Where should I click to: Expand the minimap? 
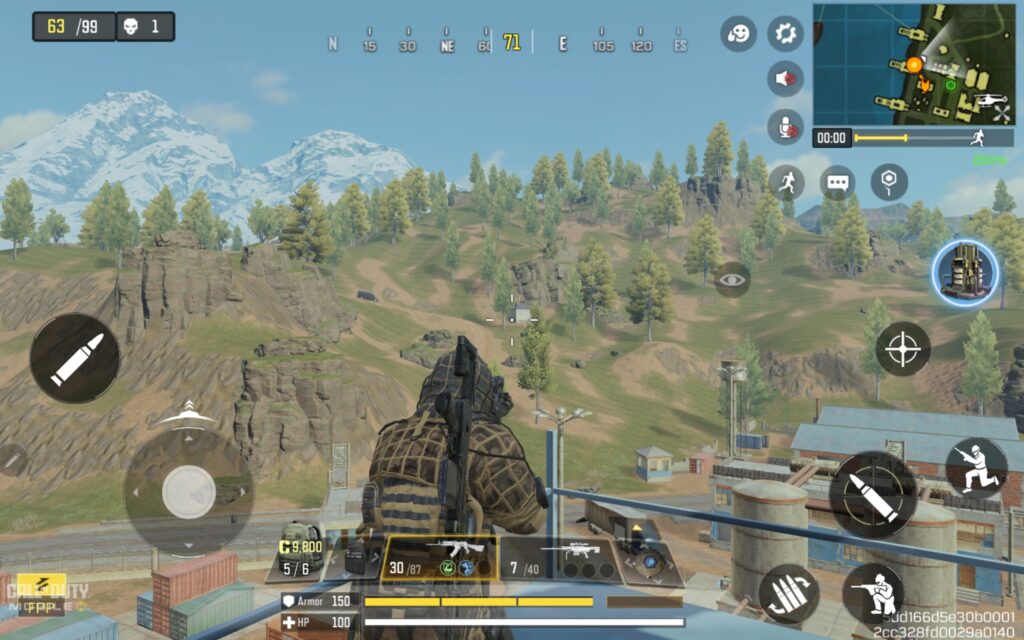[x=912, y=61]
